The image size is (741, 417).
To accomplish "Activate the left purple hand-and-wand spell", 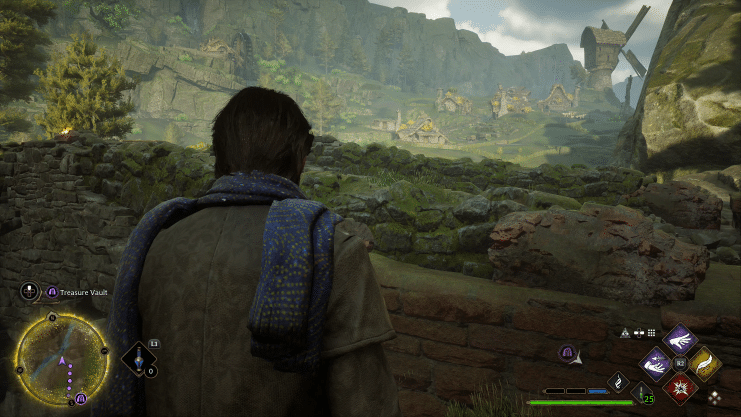I will coord(656,362).
